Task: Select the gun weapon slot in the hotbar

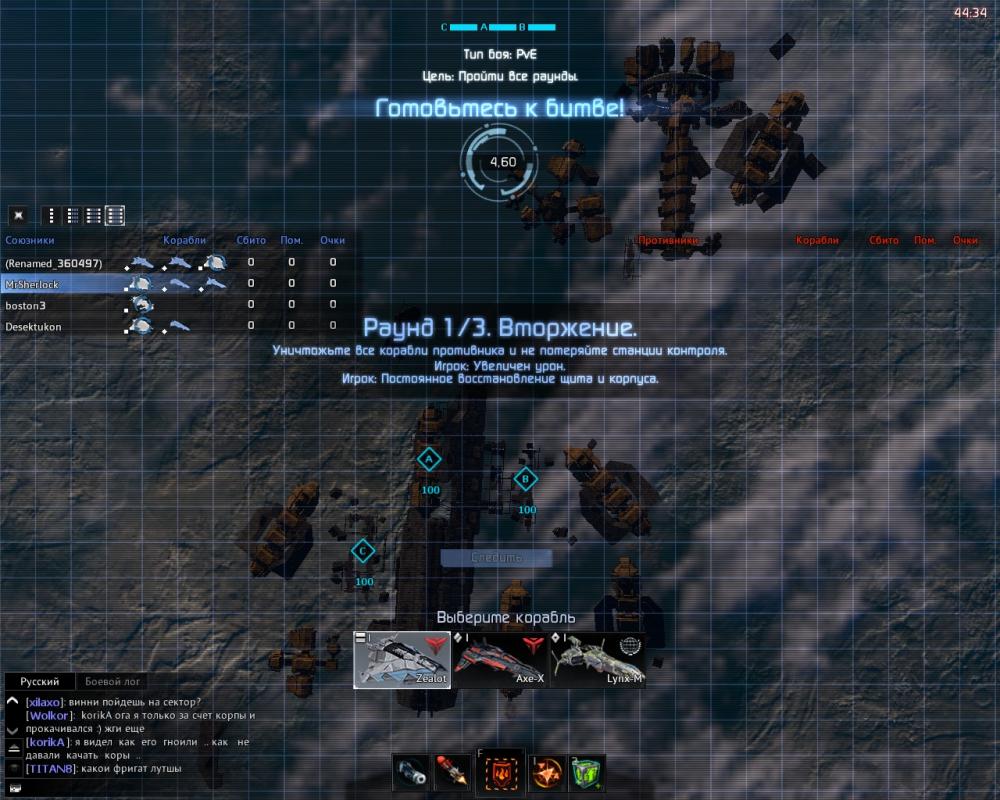Action: (411, 773)
